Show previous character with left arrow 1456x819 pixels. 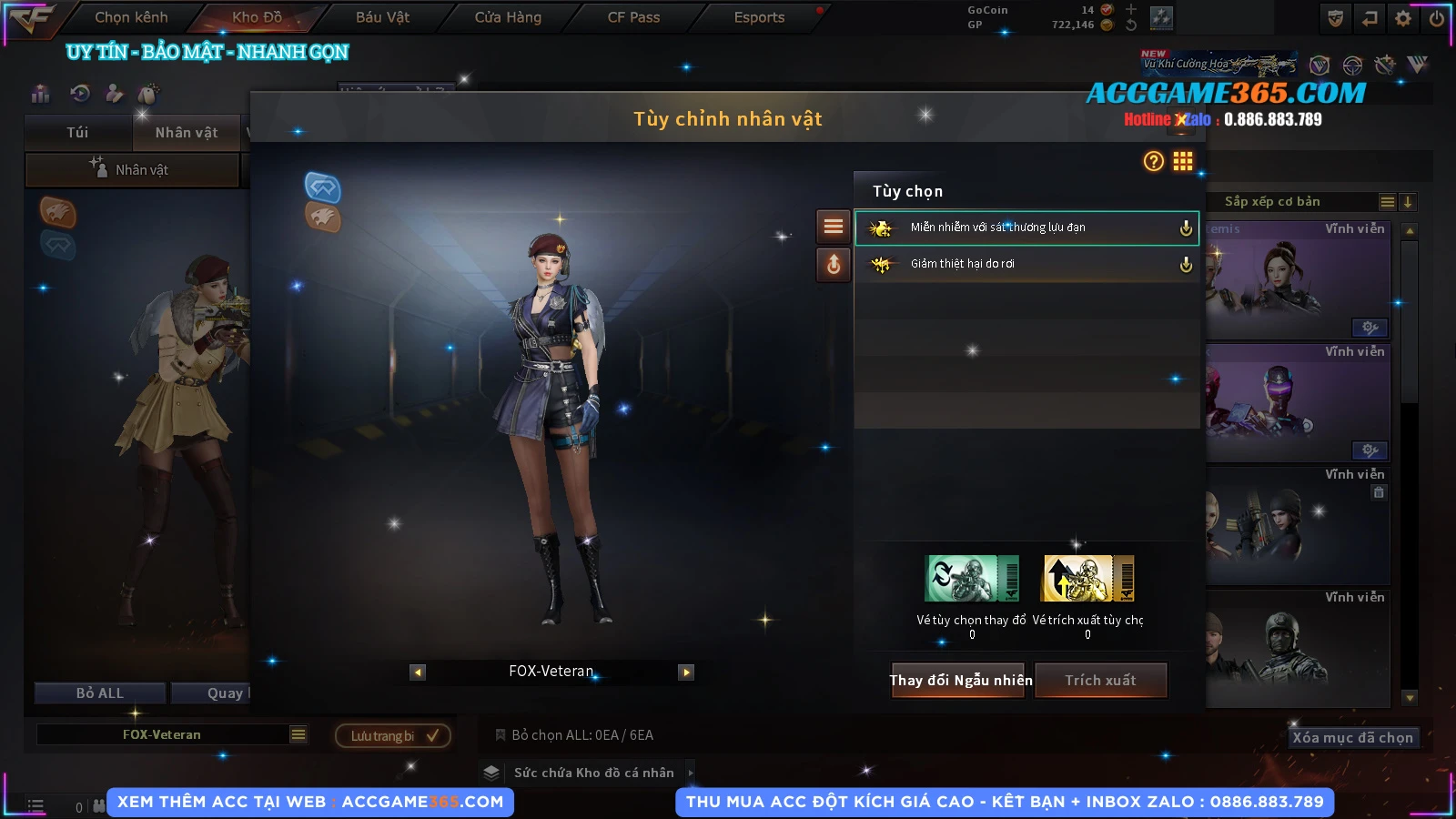point(418,672)
